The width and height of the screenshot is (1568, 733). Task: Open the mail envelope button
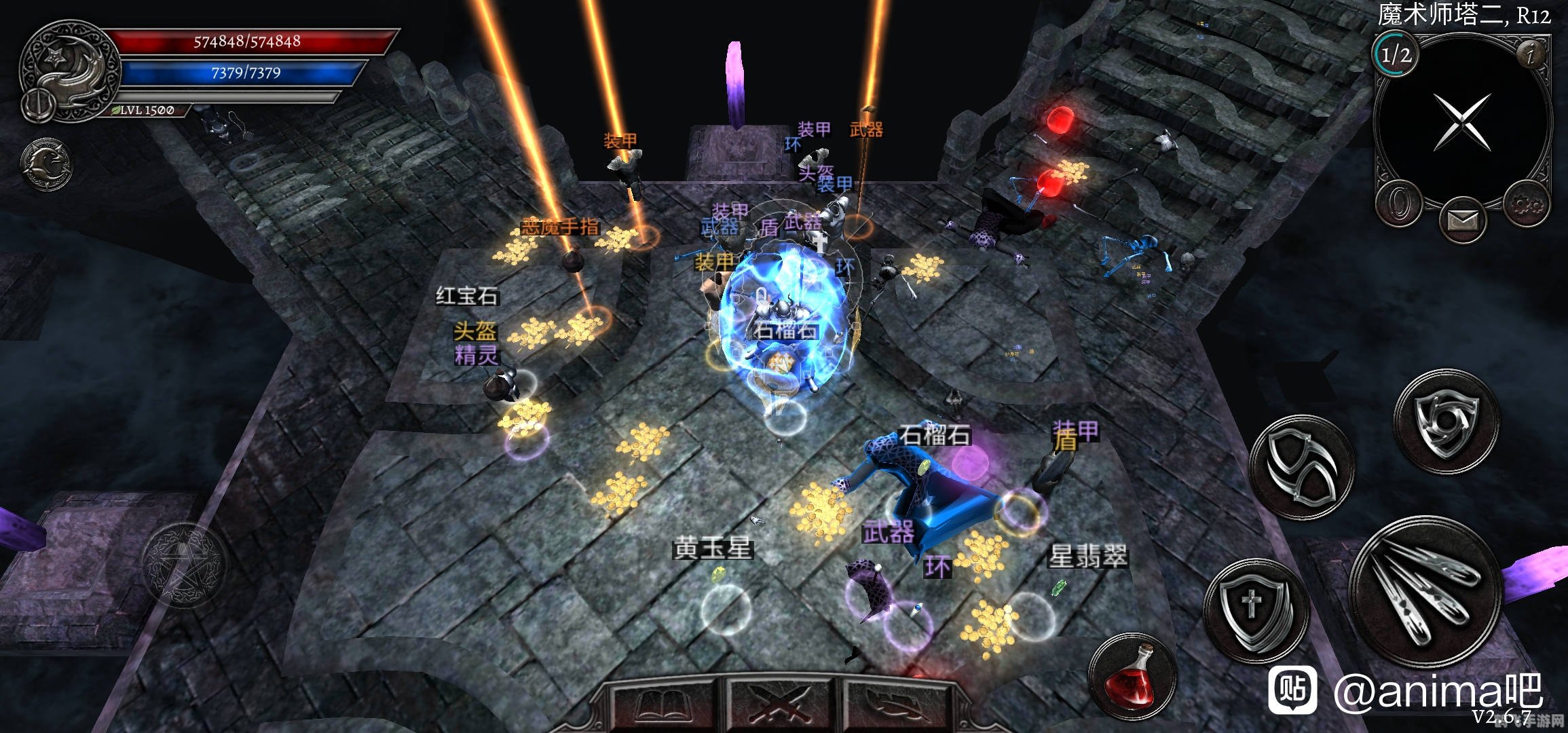(x=1462, y=220)
